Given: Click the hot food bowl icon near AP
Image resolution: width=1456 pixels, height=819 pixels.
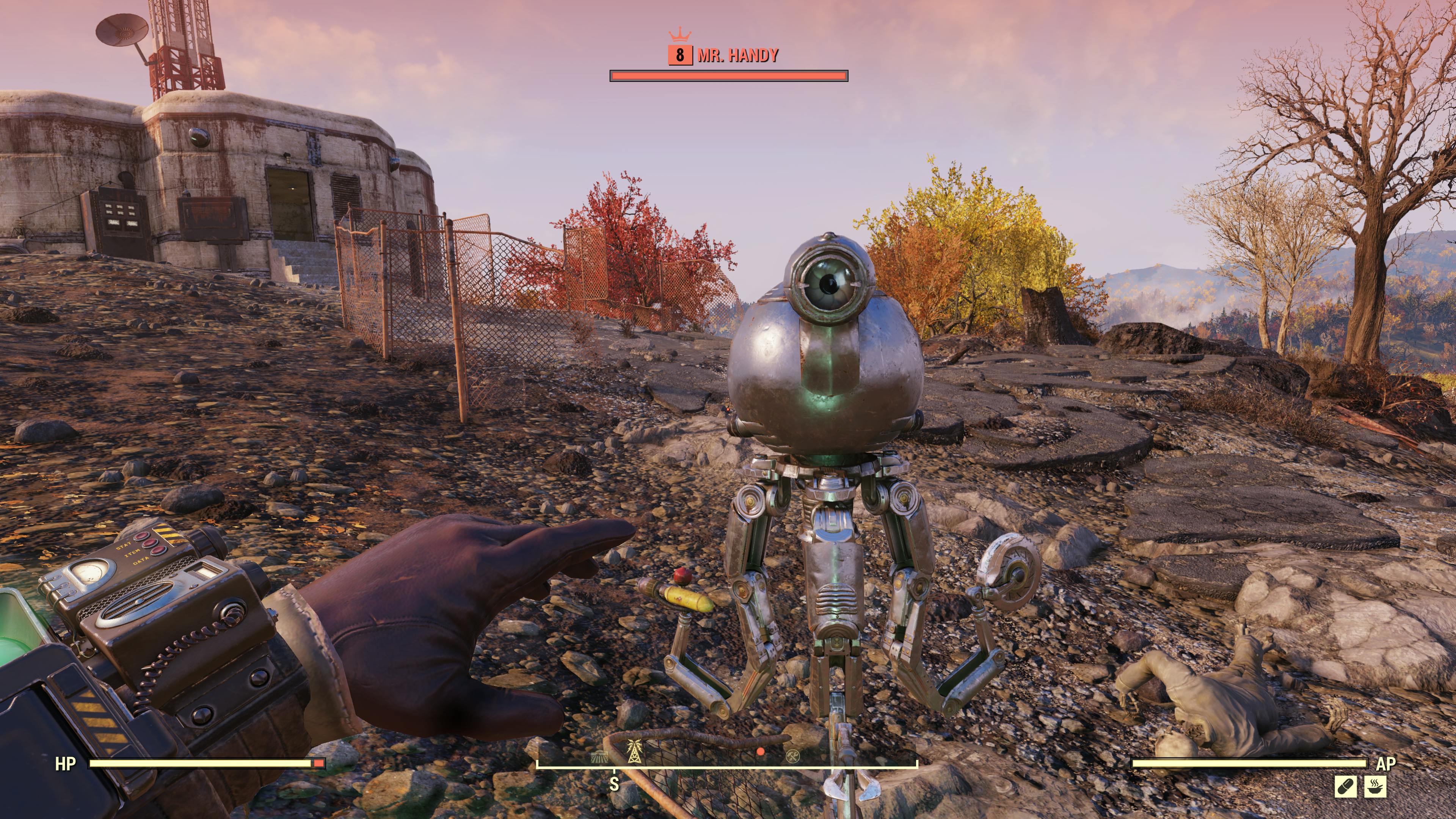Looking at the screenshot, I should [x=1375, y=788].
